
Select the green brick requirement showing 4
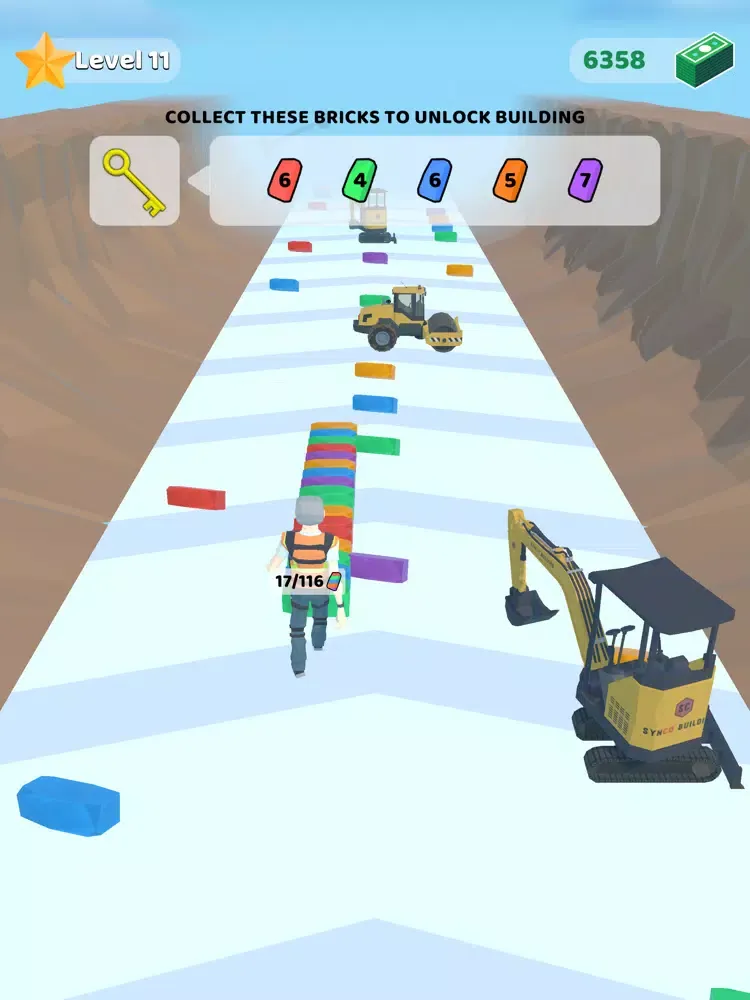pos(360,181)
